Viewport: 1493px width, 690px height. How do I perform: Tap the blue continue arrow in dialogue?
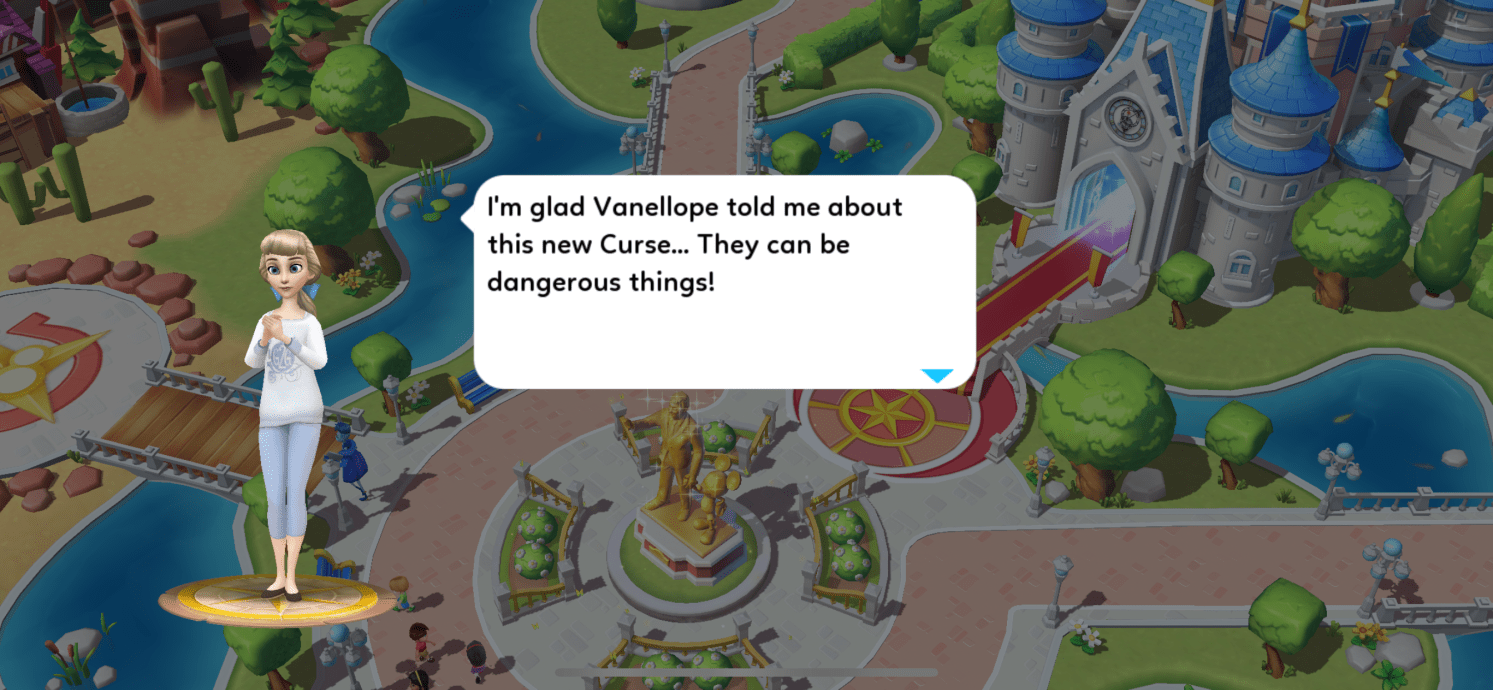point(937,376)
